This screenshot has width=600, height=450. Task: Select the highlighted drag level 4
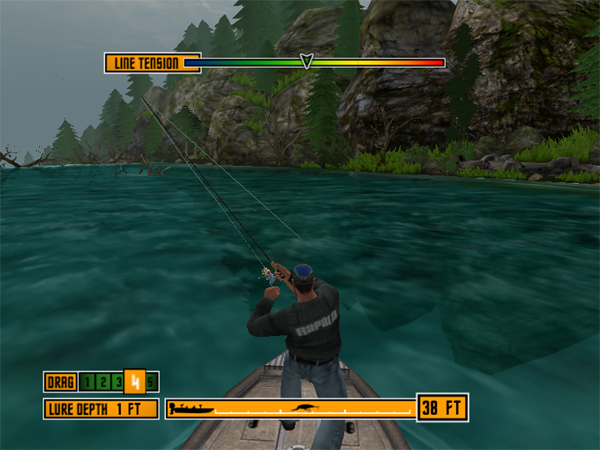click(x=134, y=381)
